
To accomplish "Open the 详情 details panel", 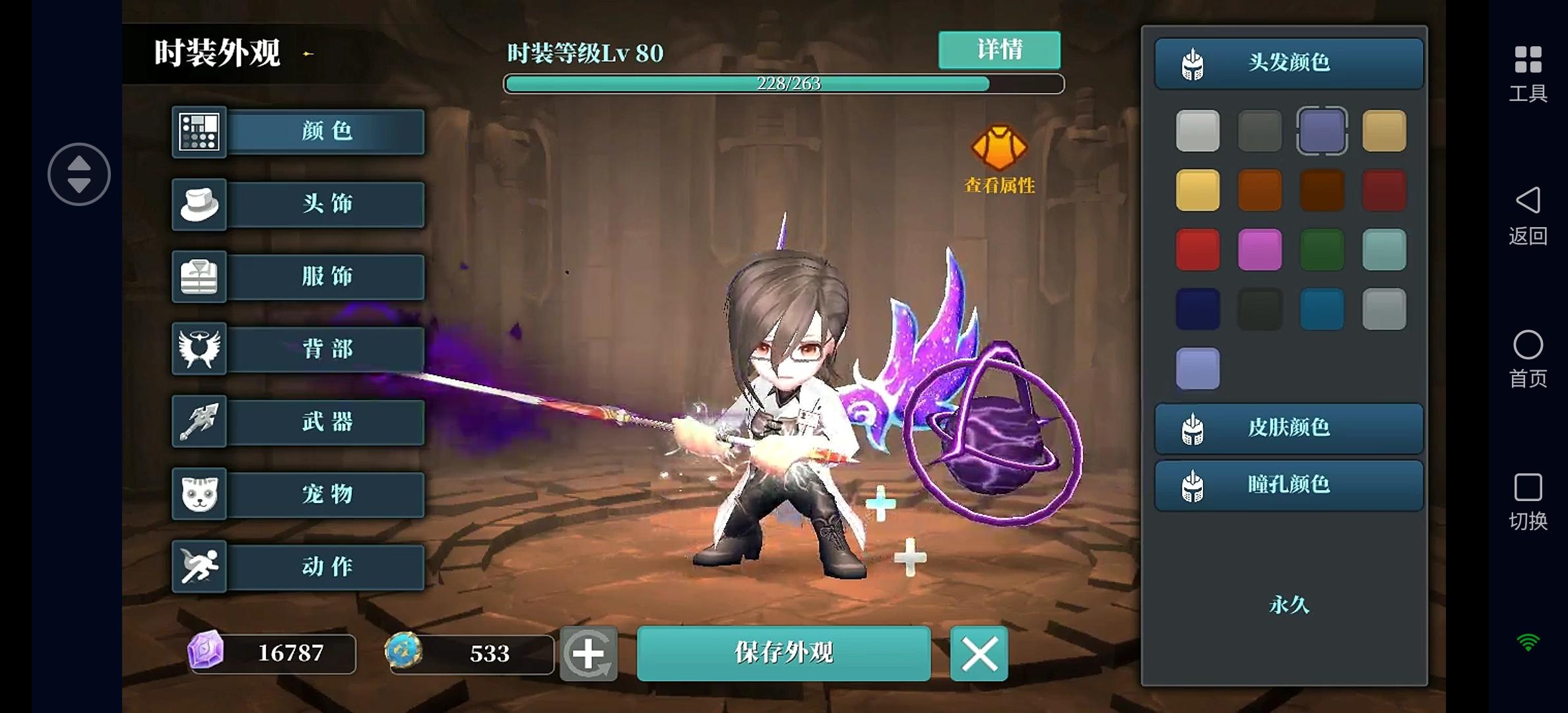I will (x=998, y=50).
